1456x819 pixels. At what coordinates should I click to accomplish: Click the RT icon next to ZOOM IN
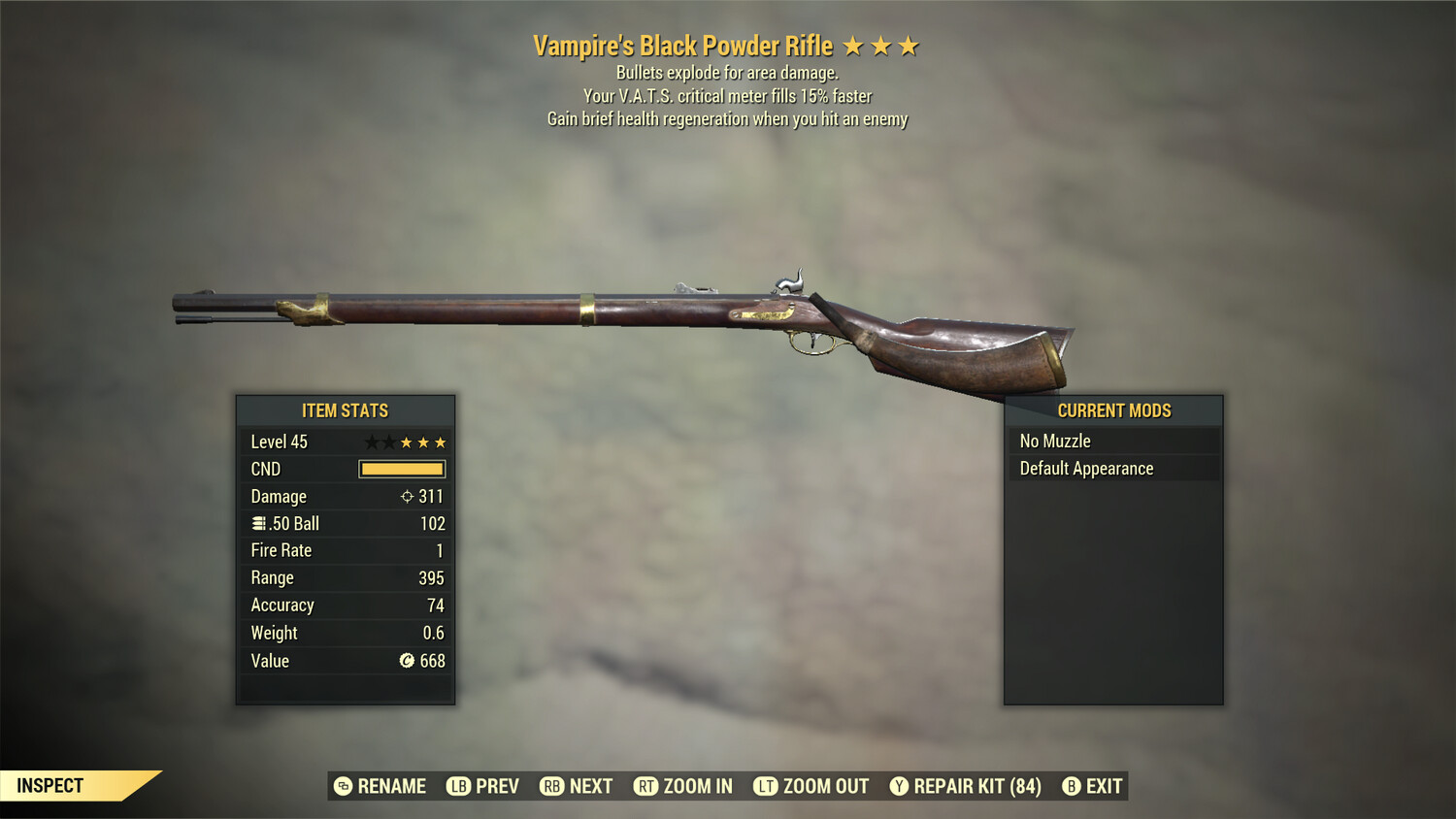pyautogui.click(x=646, y=786)
